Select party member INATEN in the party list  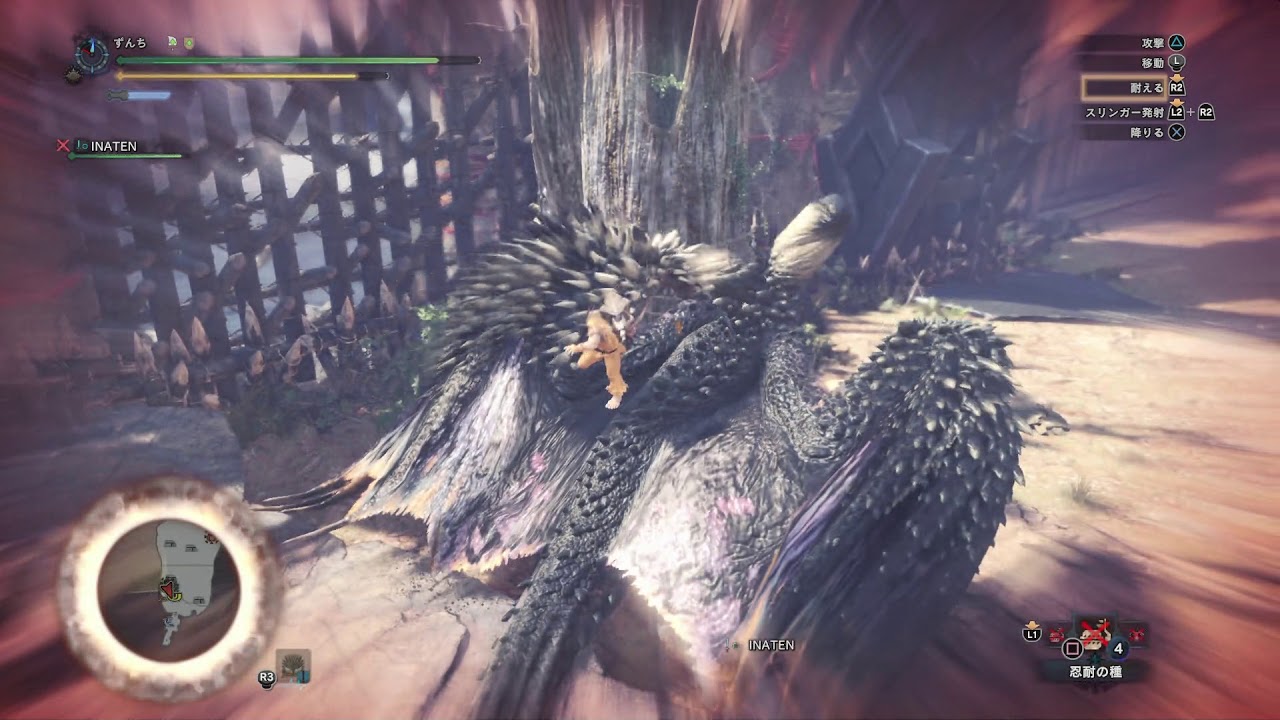tap(113, 147)
